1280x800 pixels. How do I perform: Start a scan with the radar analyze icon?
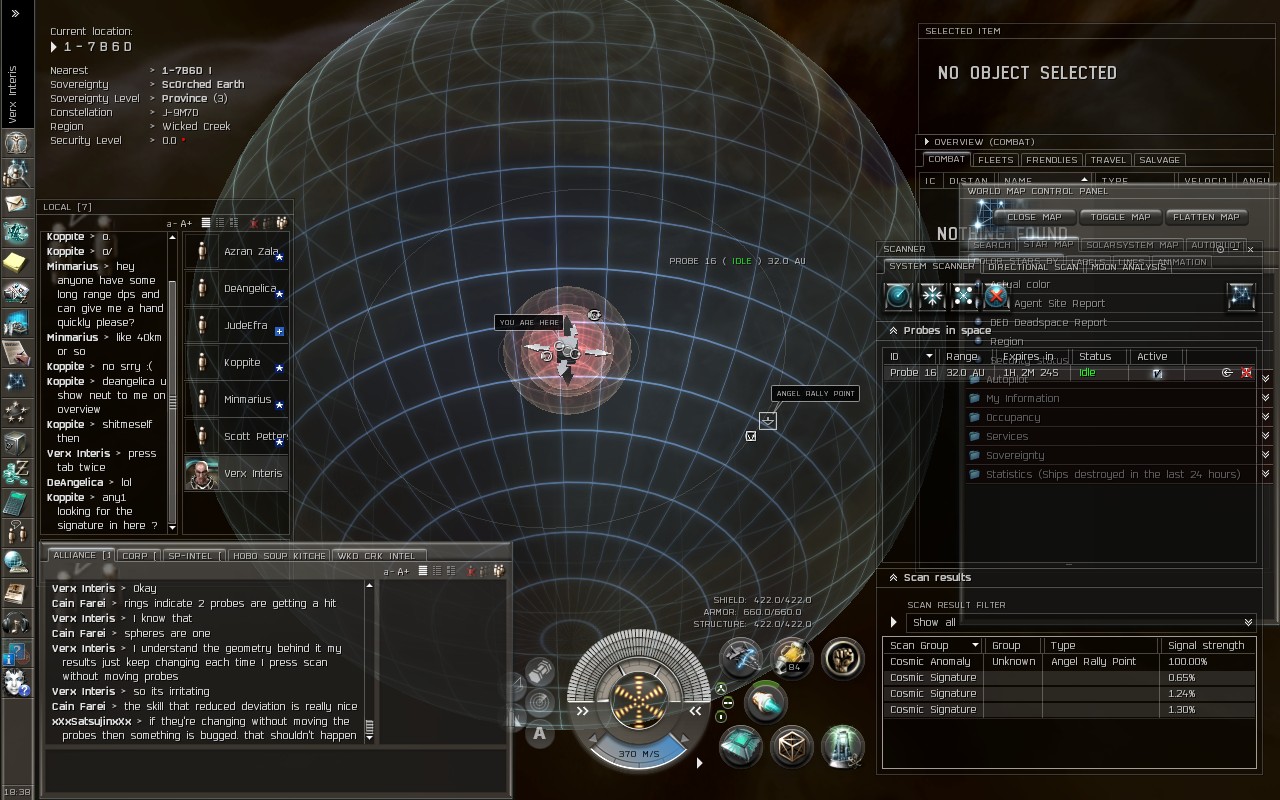coord(898,296)
